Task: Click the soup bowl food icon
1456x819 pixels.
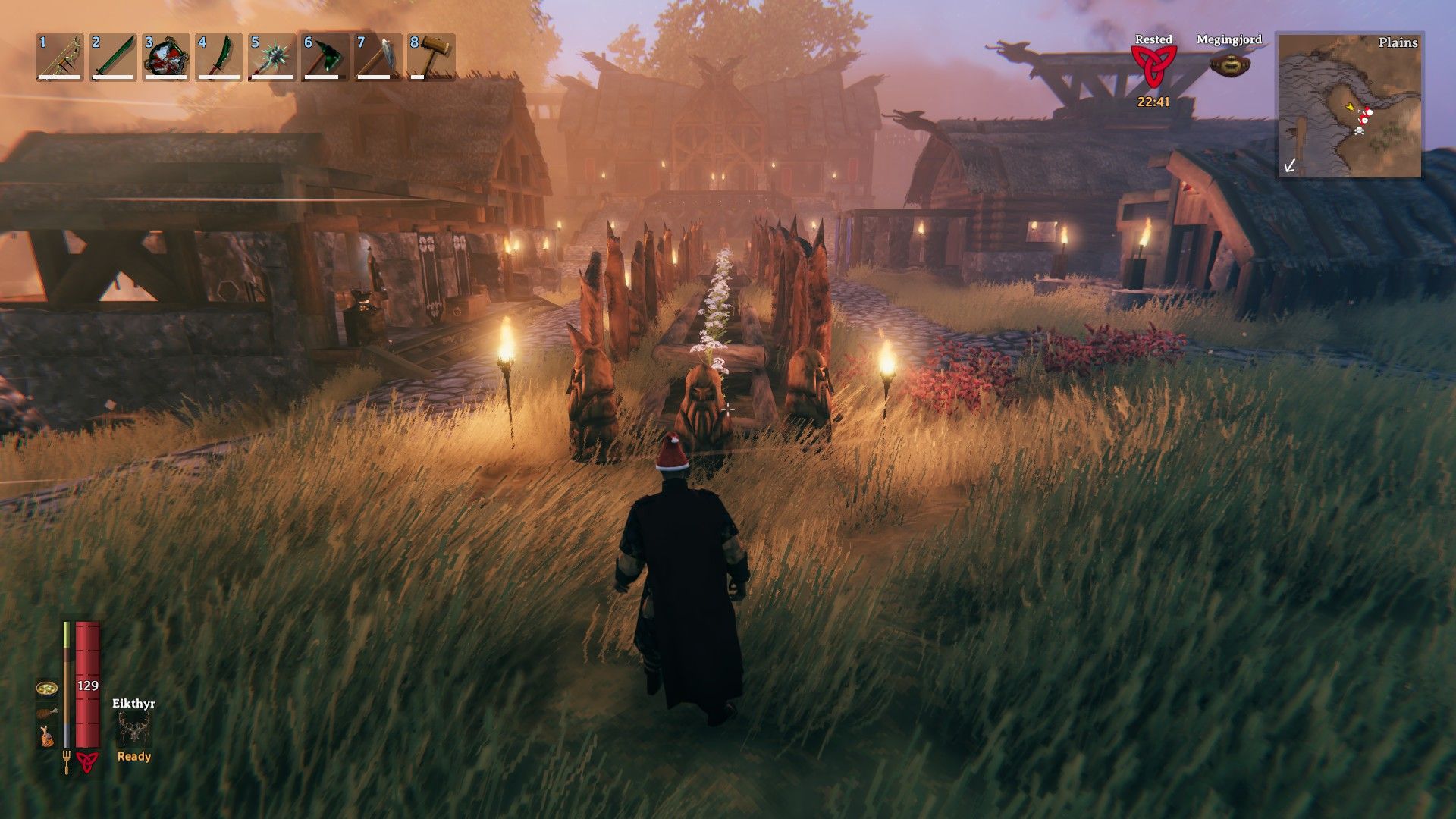Action: pyautogui.click(x=46, y=689)
